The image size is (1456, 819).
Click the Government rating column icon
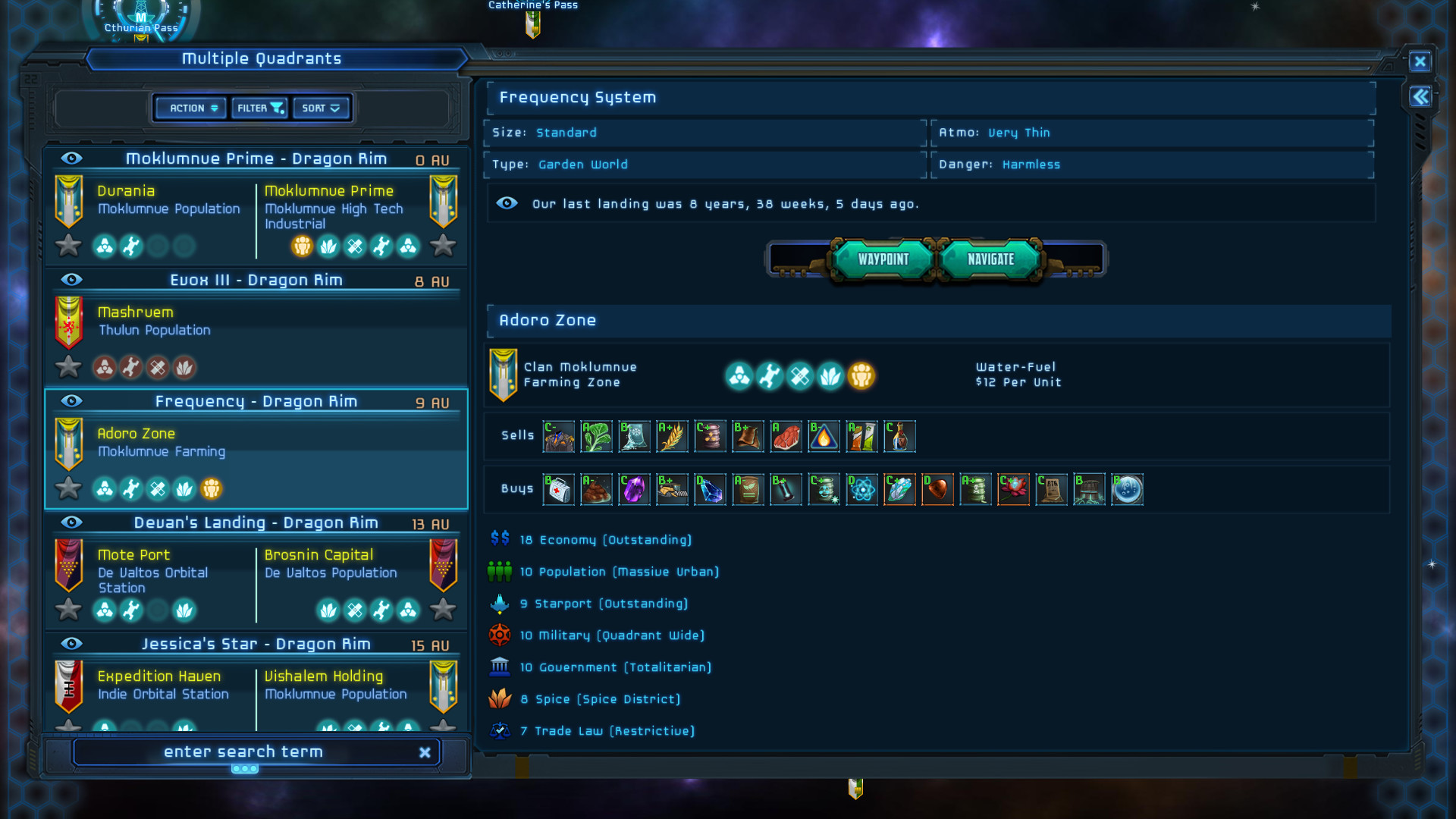[x=500, y=667]
